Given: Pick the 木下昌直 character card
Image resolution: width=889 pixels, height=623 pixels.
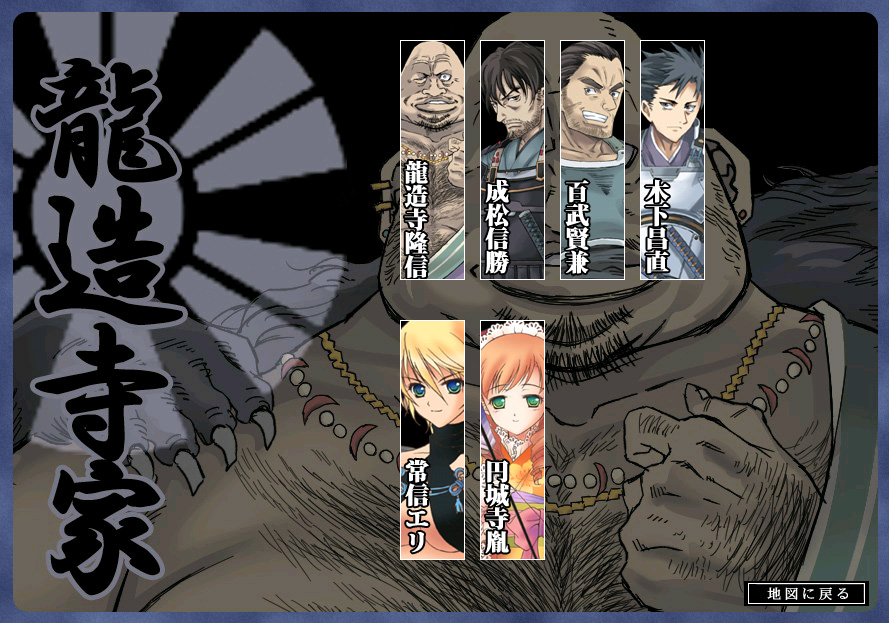Looking at the screenshot, I should pos(672,160).
